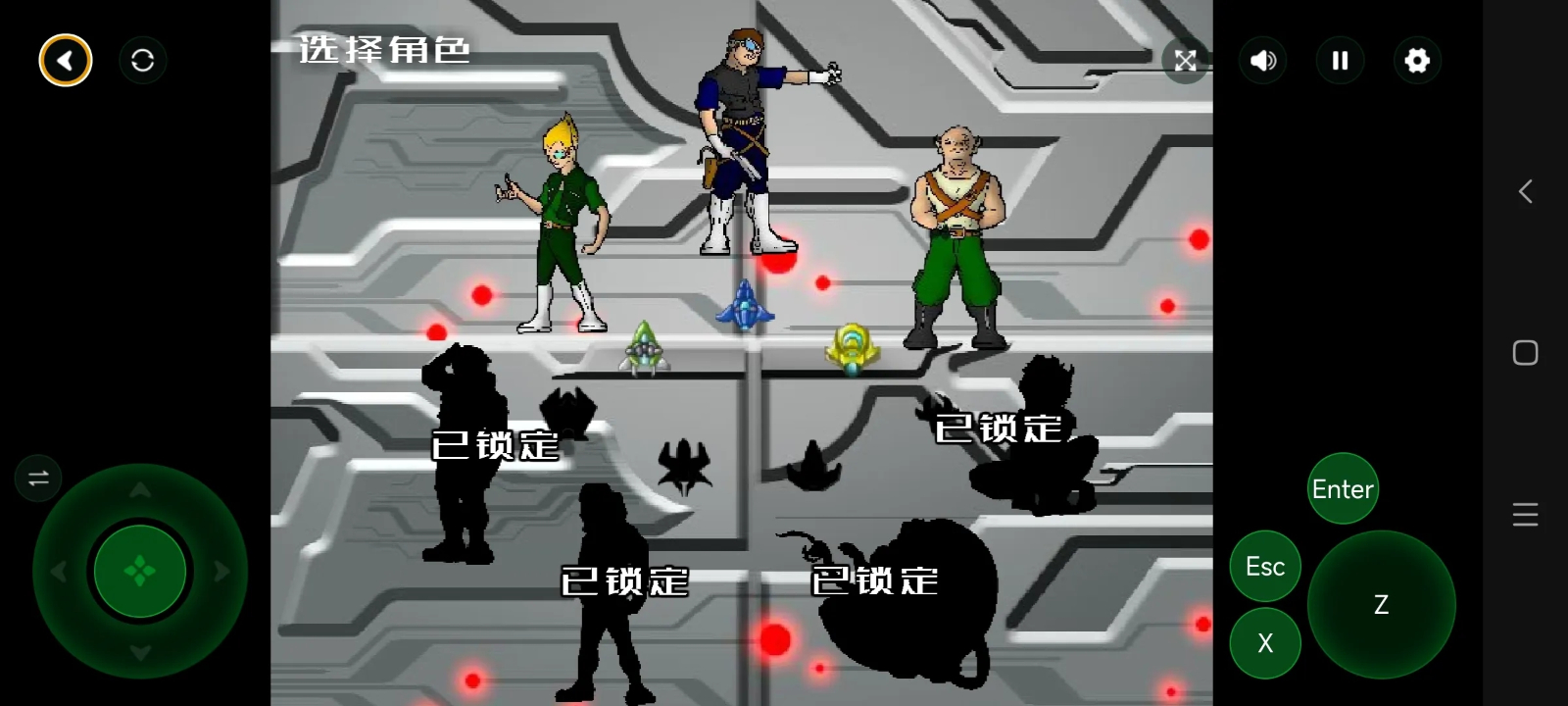The width and height of the screenshot is (1568, 706).
Task: Tap the large Z action button
Action: point(1381,604)
